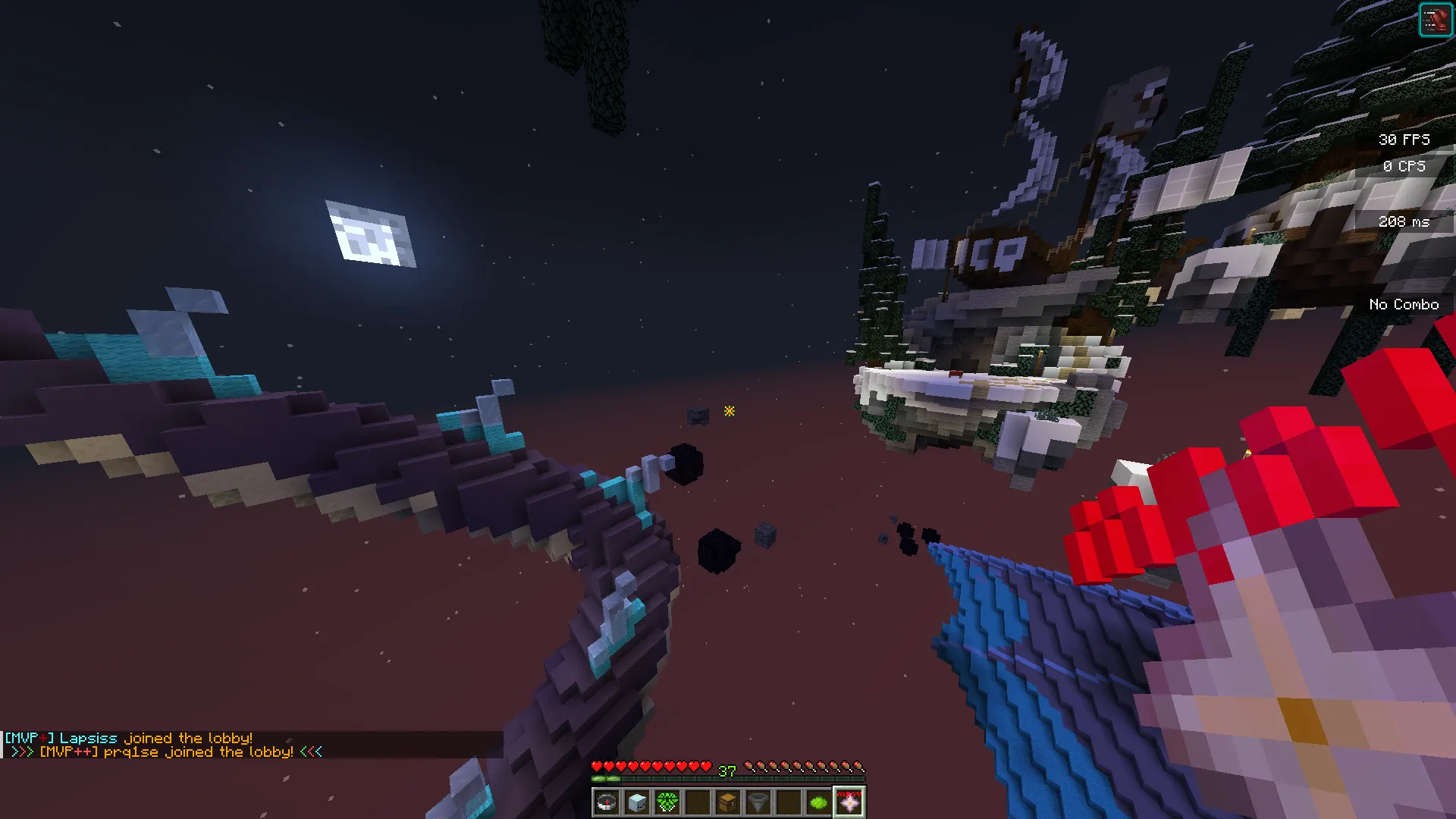The width and height of the screenshot is (1456, 819).
Task: Click the fourth empty hotbar slot
Action: 698,802
